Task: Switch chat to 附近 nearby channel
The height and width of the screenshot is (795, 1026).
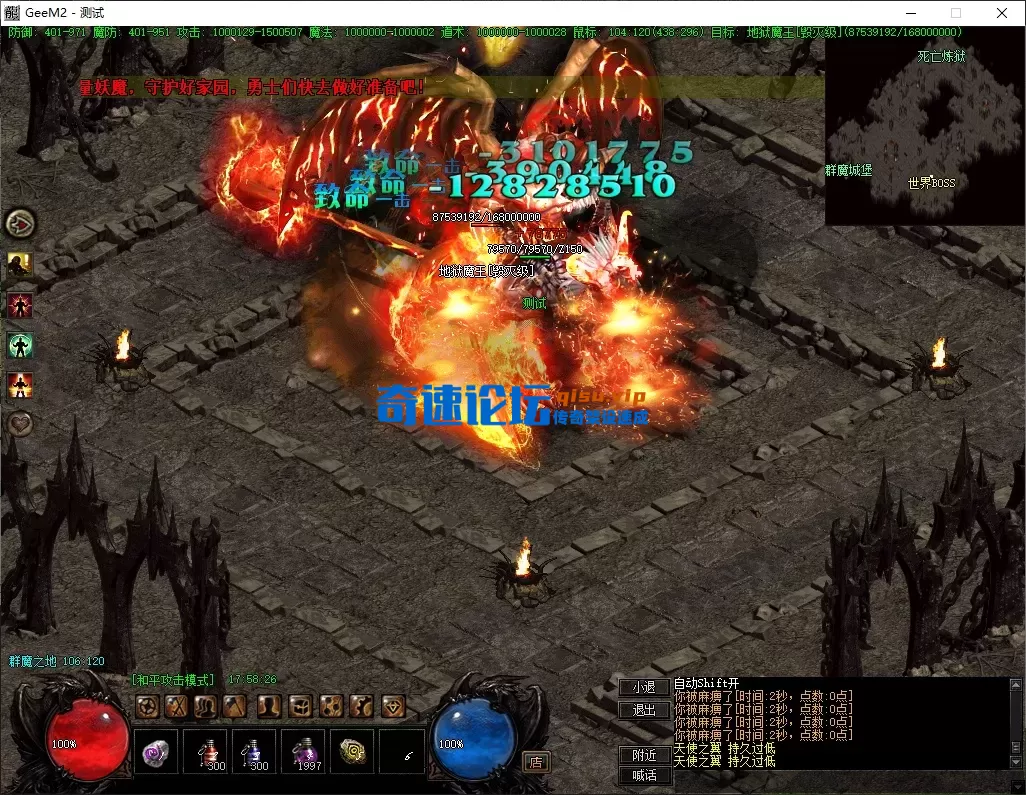Action: tap(644, 755)
